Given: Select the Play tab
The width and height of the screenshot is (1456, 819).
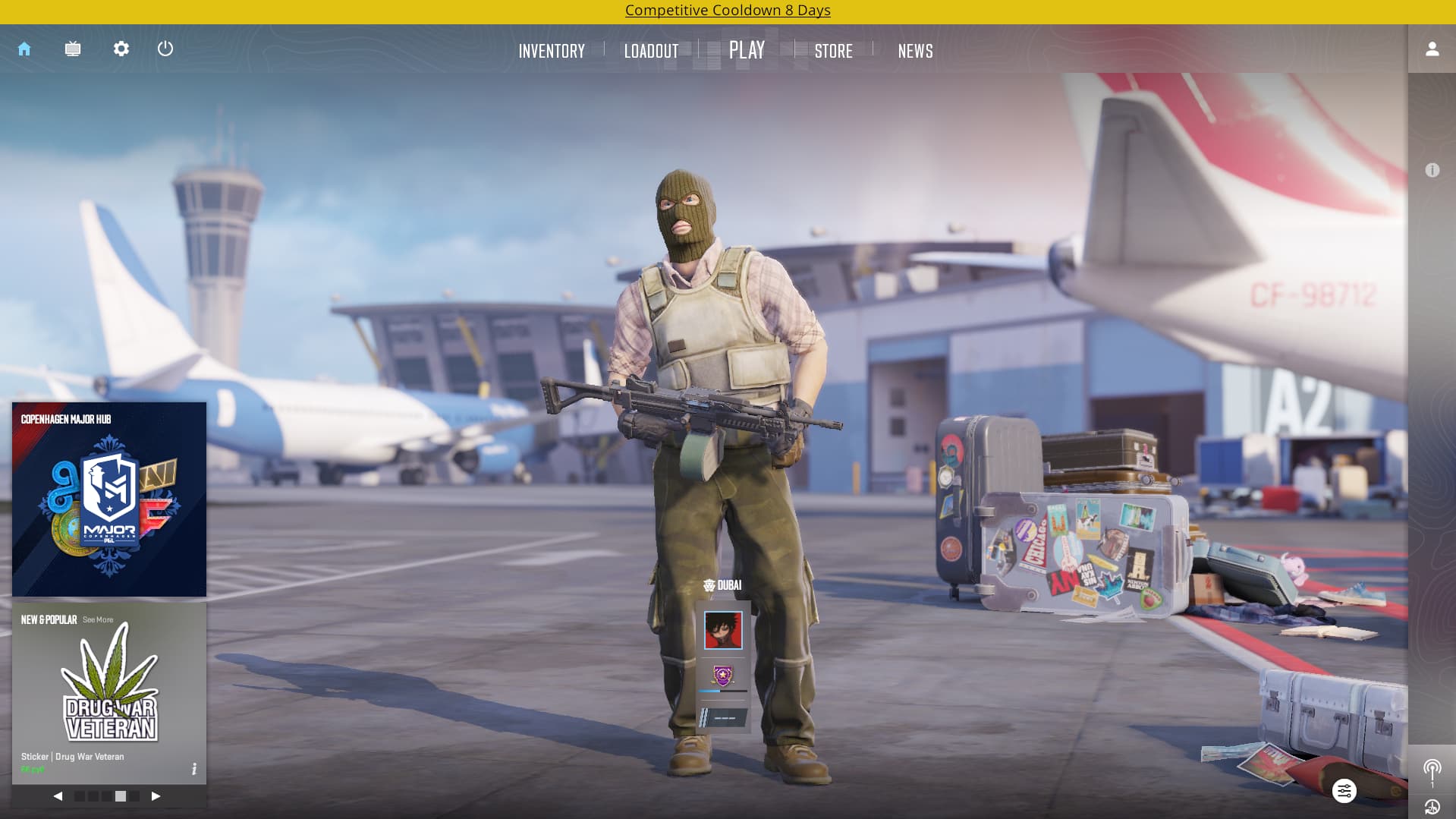Looking at the screenshot, I should (x=747, y=50).
